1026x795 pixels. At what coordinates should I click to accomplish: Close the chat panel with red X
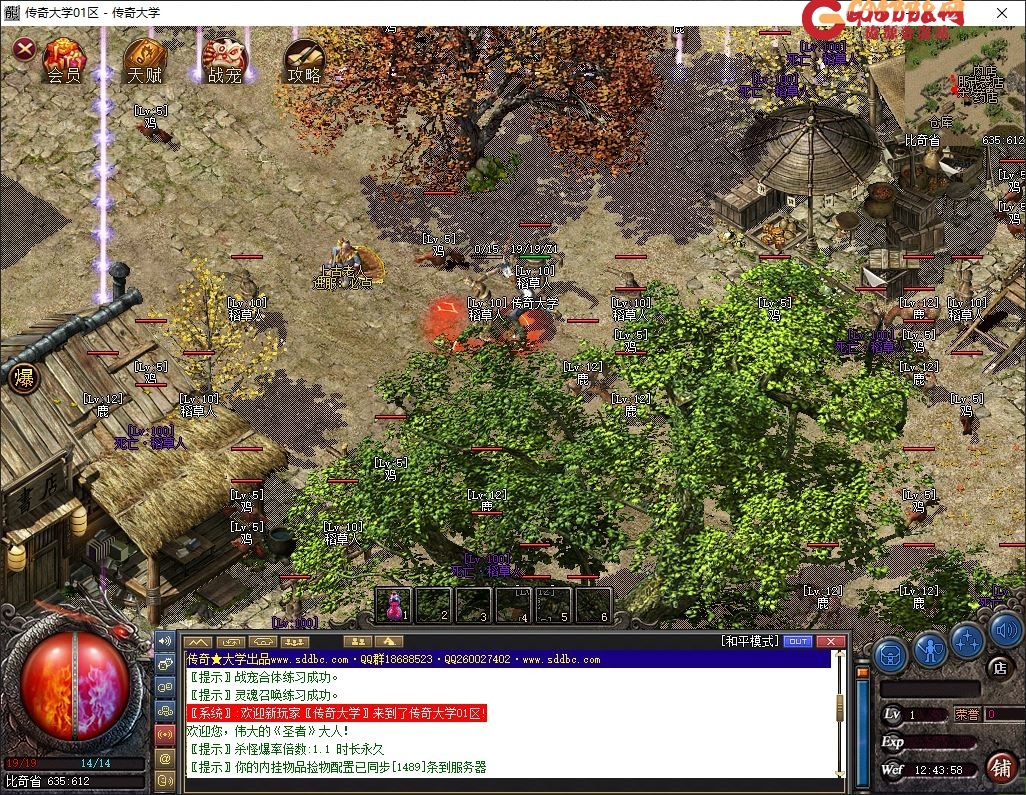(x=830, y=641)
